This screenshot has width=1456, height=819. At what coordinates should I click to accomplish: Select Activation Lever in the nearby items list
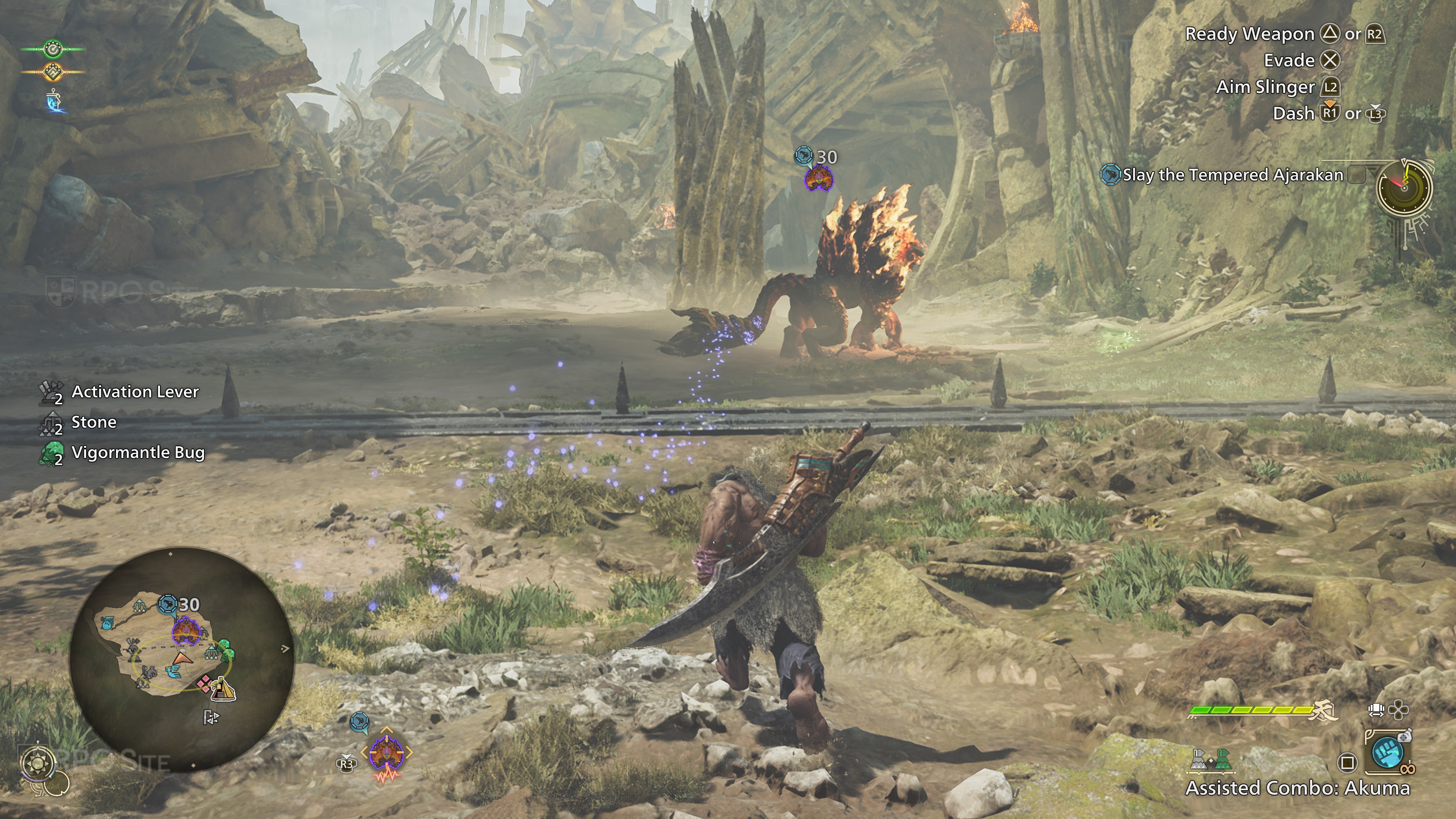135,392
